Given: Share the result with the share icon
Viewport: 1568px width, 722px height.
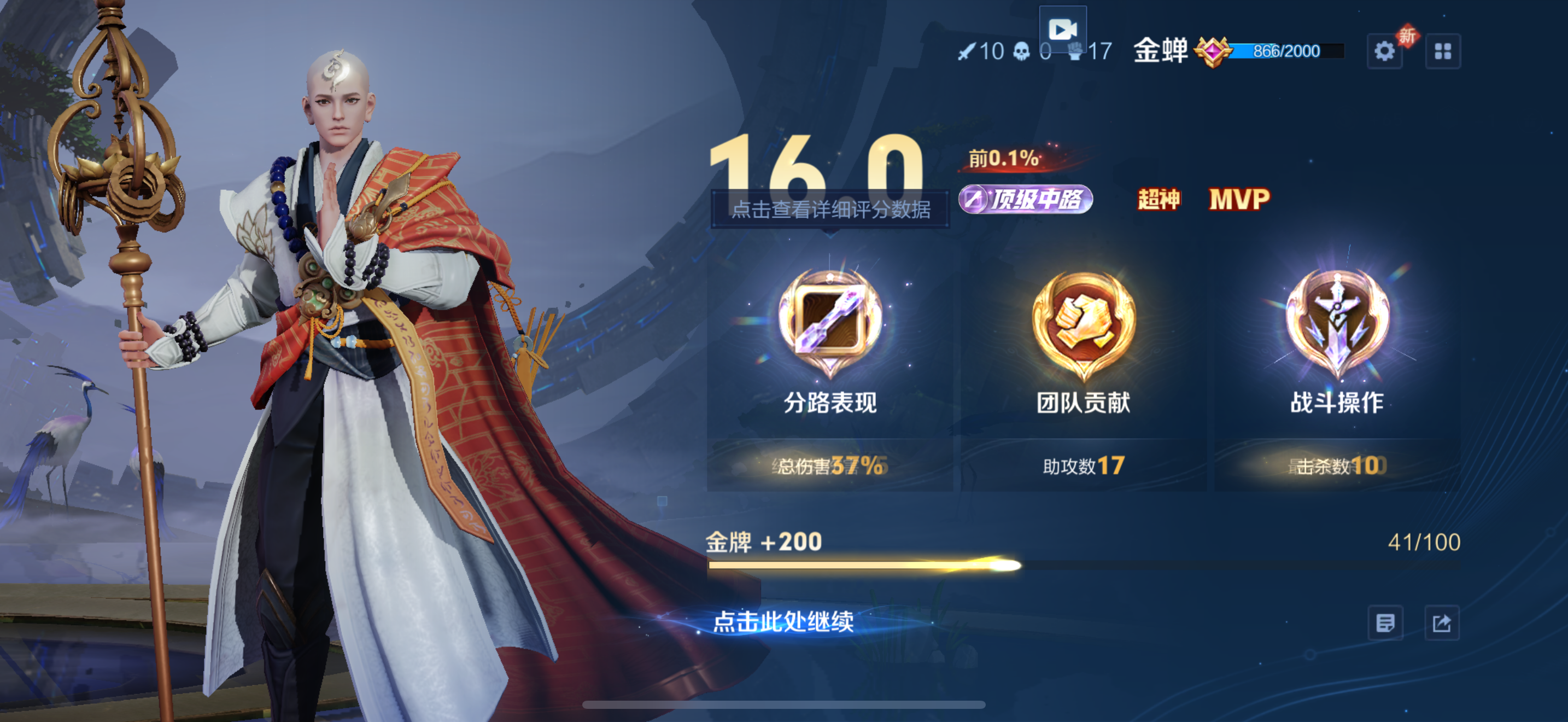Looking at the screenshot, I should [x=1441, y=623].
